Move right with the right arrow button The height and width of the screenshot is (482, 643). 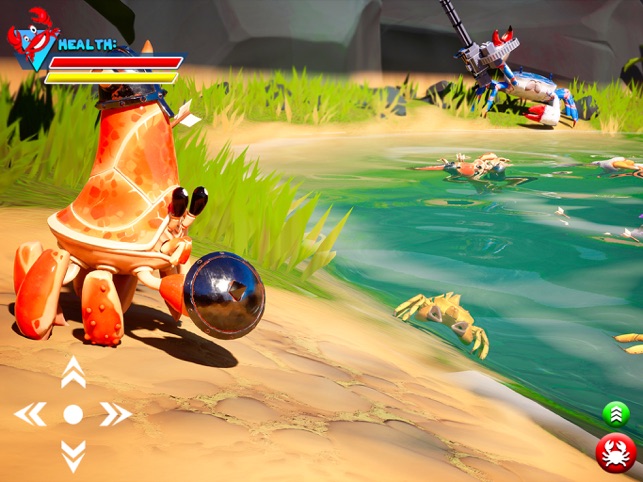point(115,414)
